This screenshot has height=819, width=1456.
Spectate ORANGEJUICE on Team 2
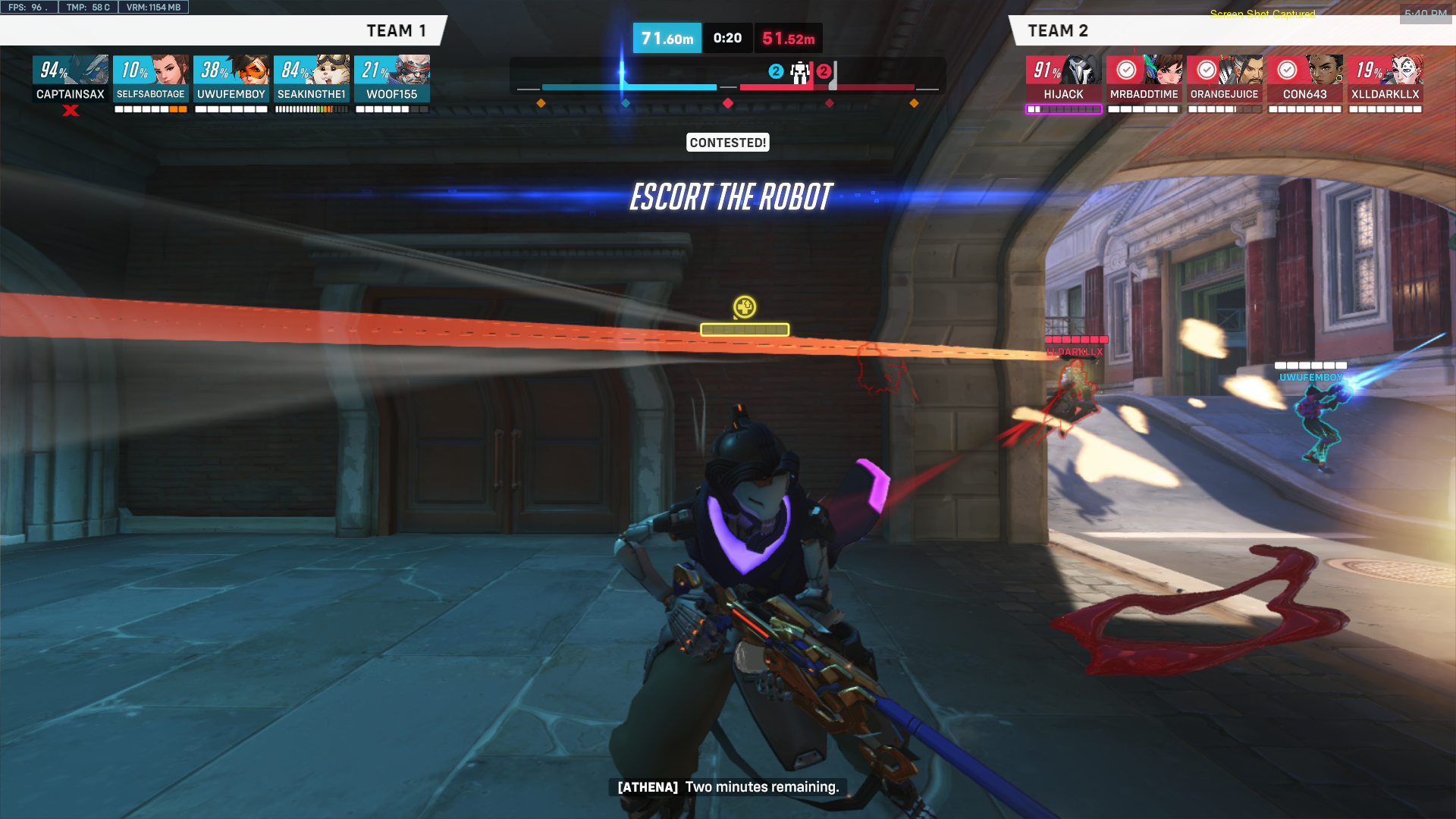tap(1224, 78)
